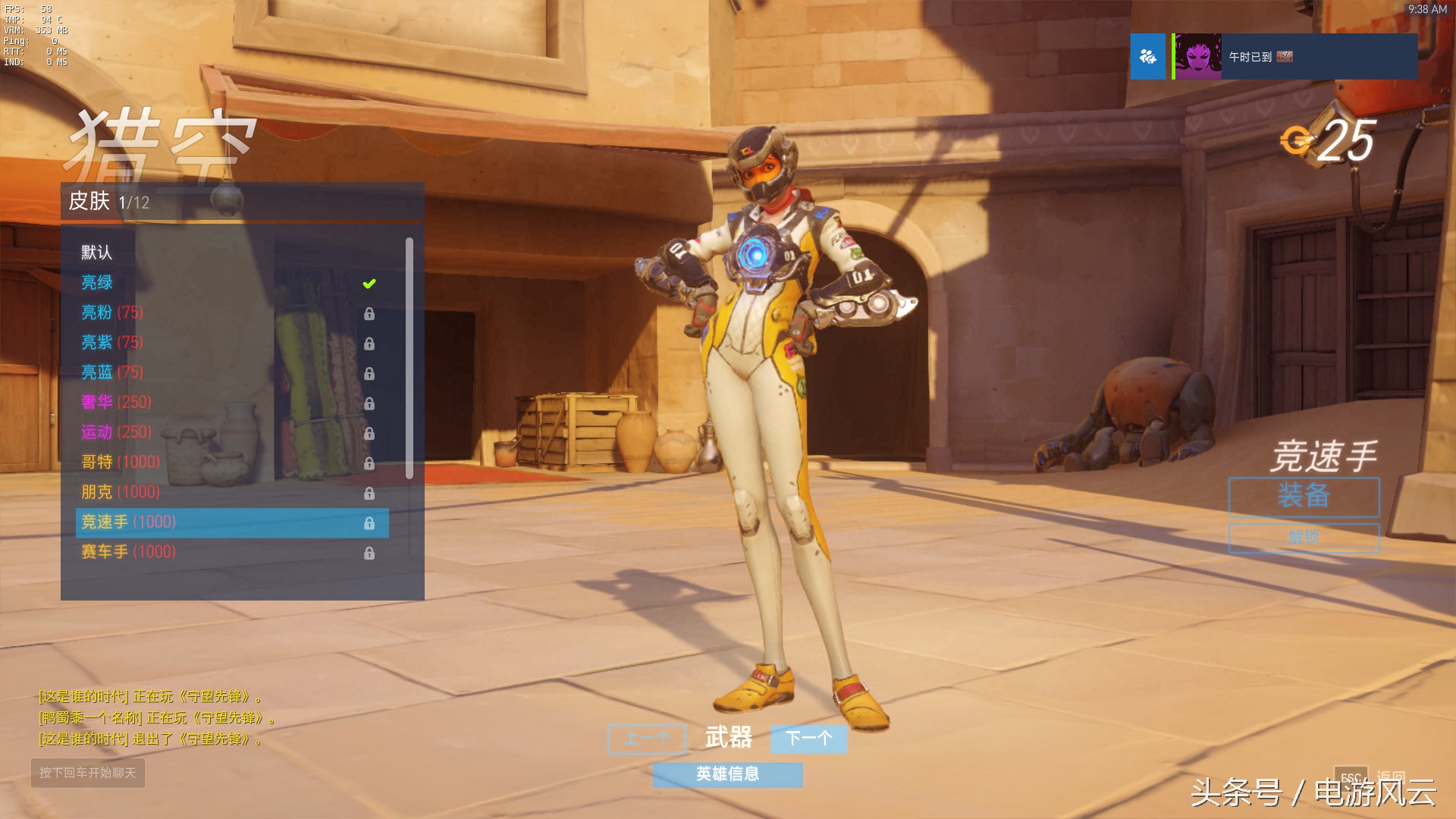1456x819 pixels.
Task: Go to previous category with 上一个
Action: (647, 738)
